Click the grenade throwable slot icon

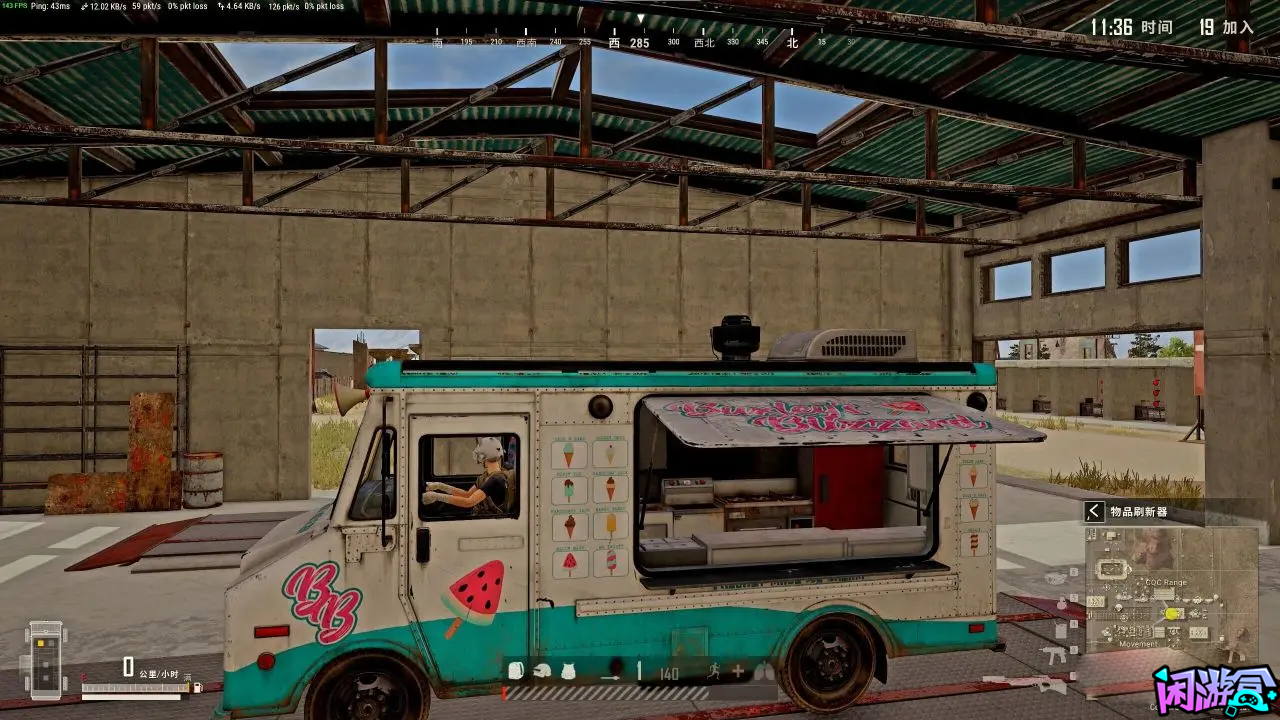point(615,667)
